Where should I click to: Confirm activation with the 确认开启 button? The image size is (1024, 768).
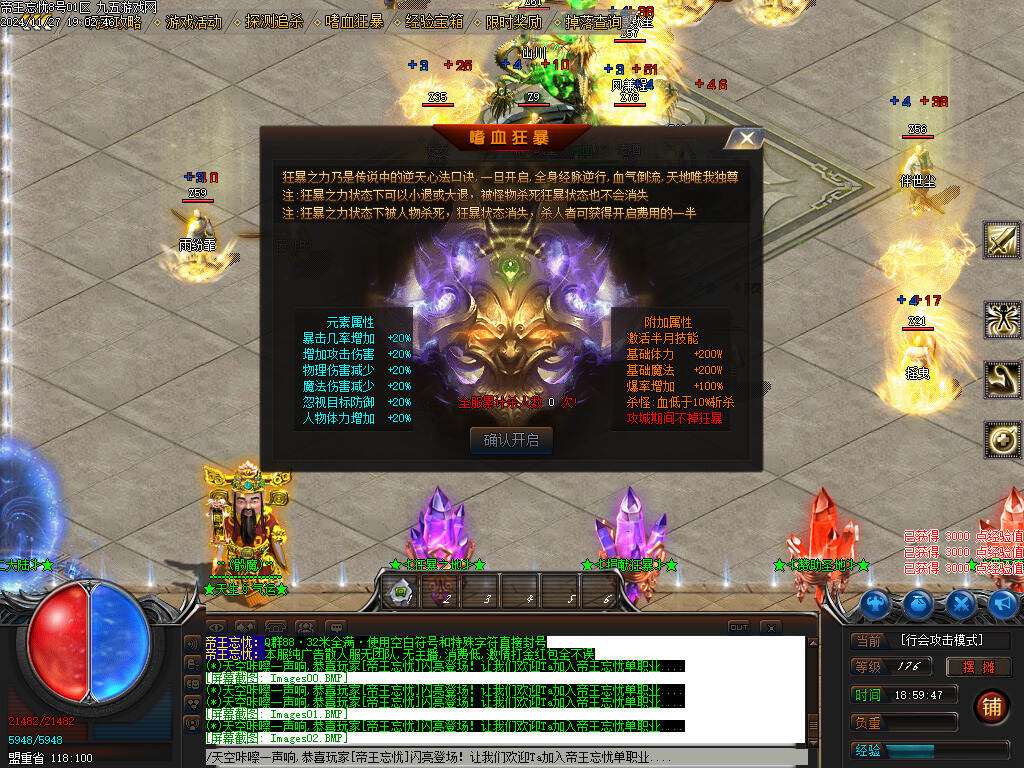coord(510,441)
